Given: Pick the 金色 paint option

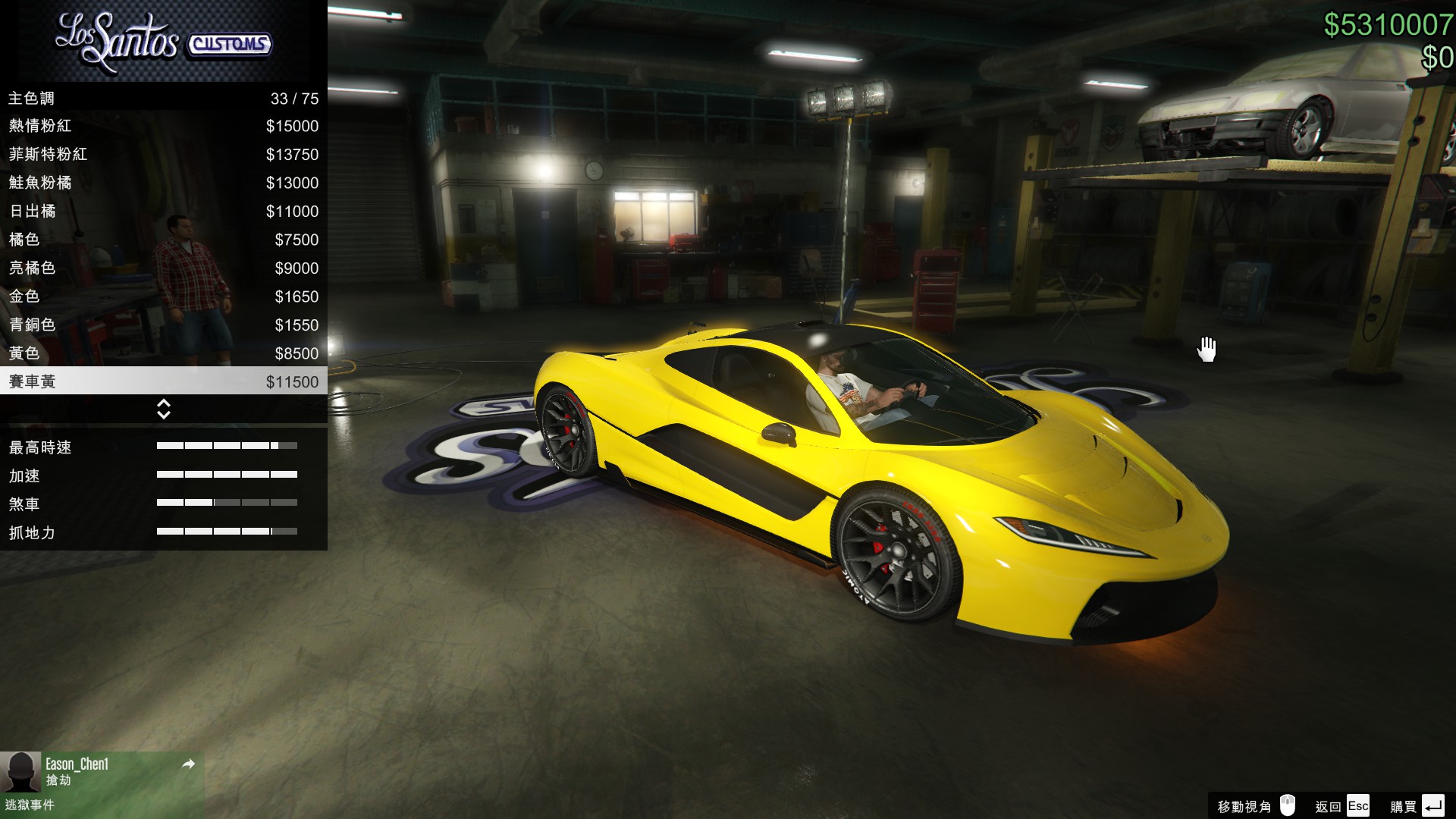Looking at the screenshot, I should click(163, 297).
